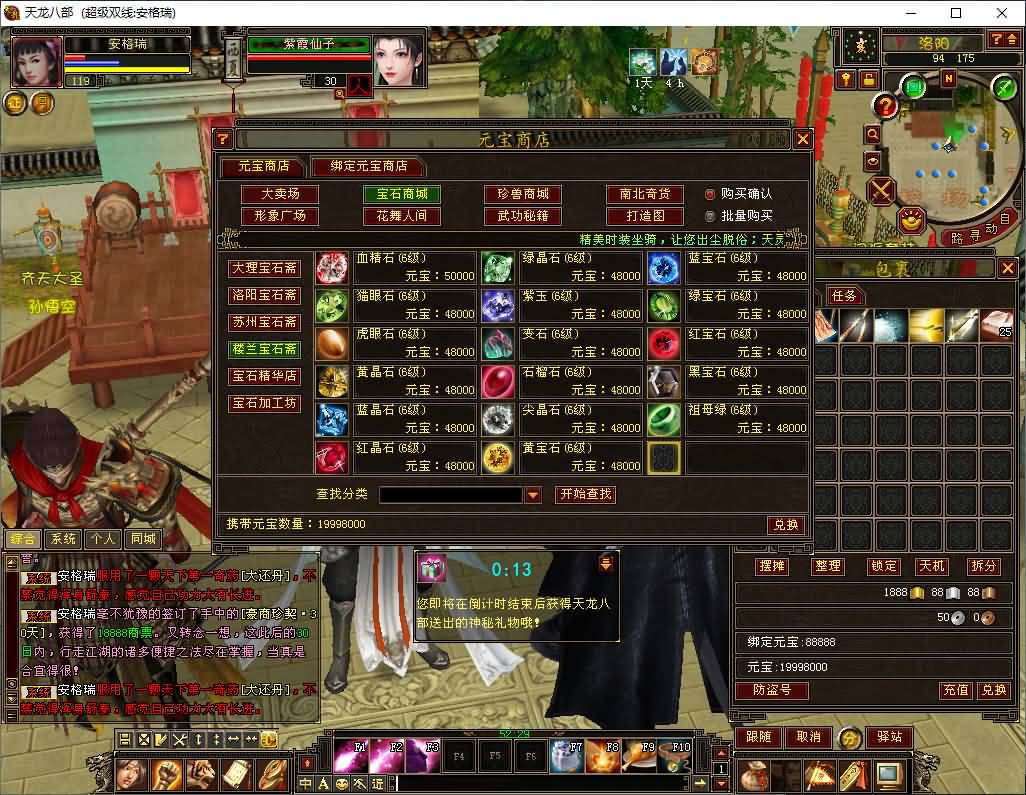Open the 南北奇货 category
1026x795 pixels.
click(644, 194)
